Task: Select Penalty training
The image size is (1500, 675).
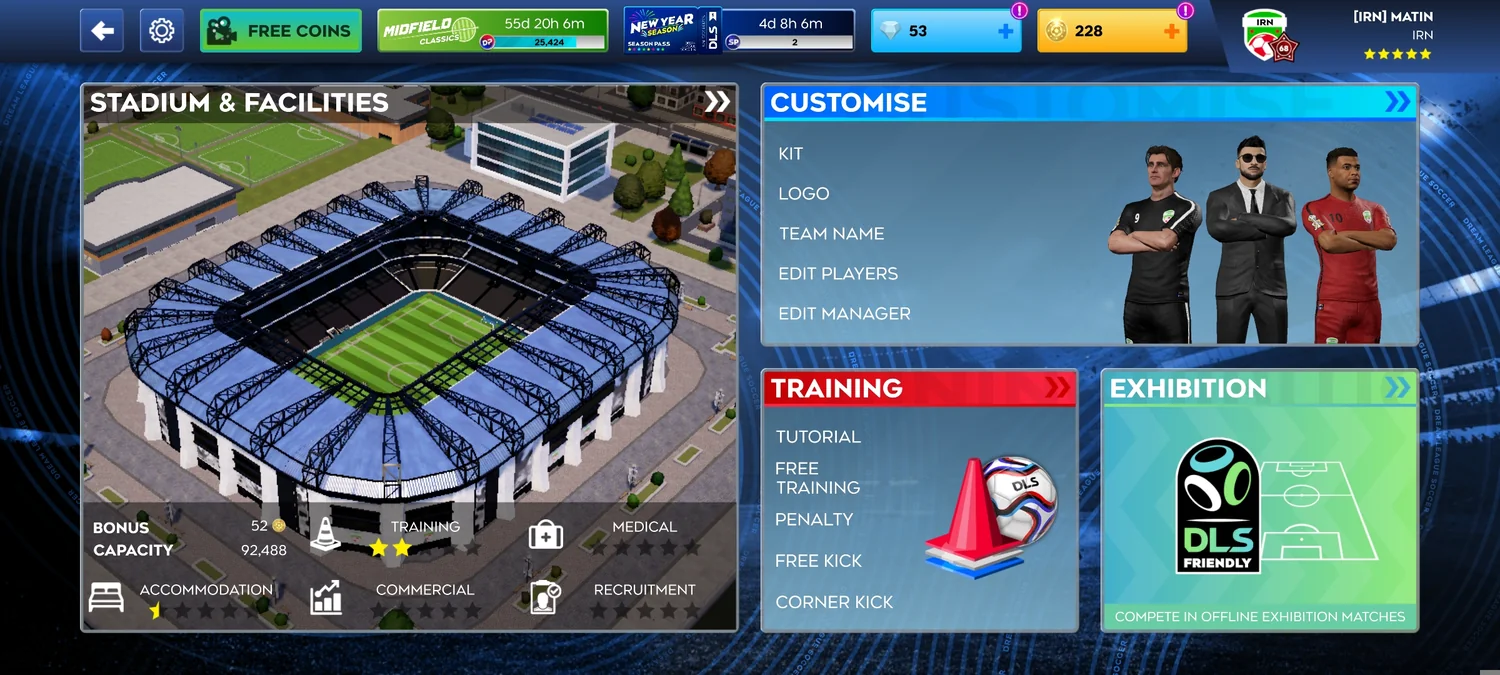Action: tap(814, 520)
